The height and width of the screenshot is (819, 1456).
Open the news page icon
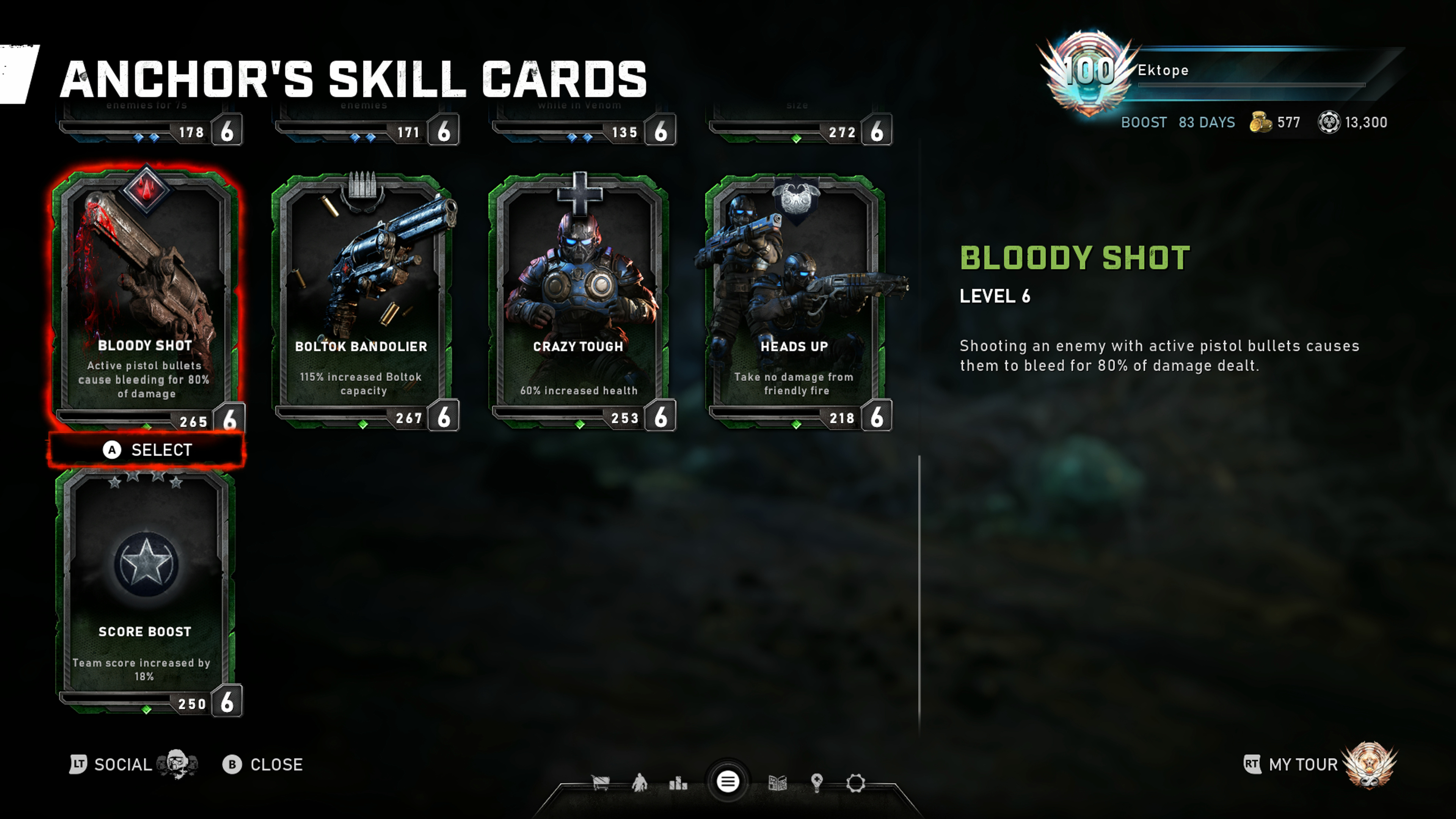point(778,783)
